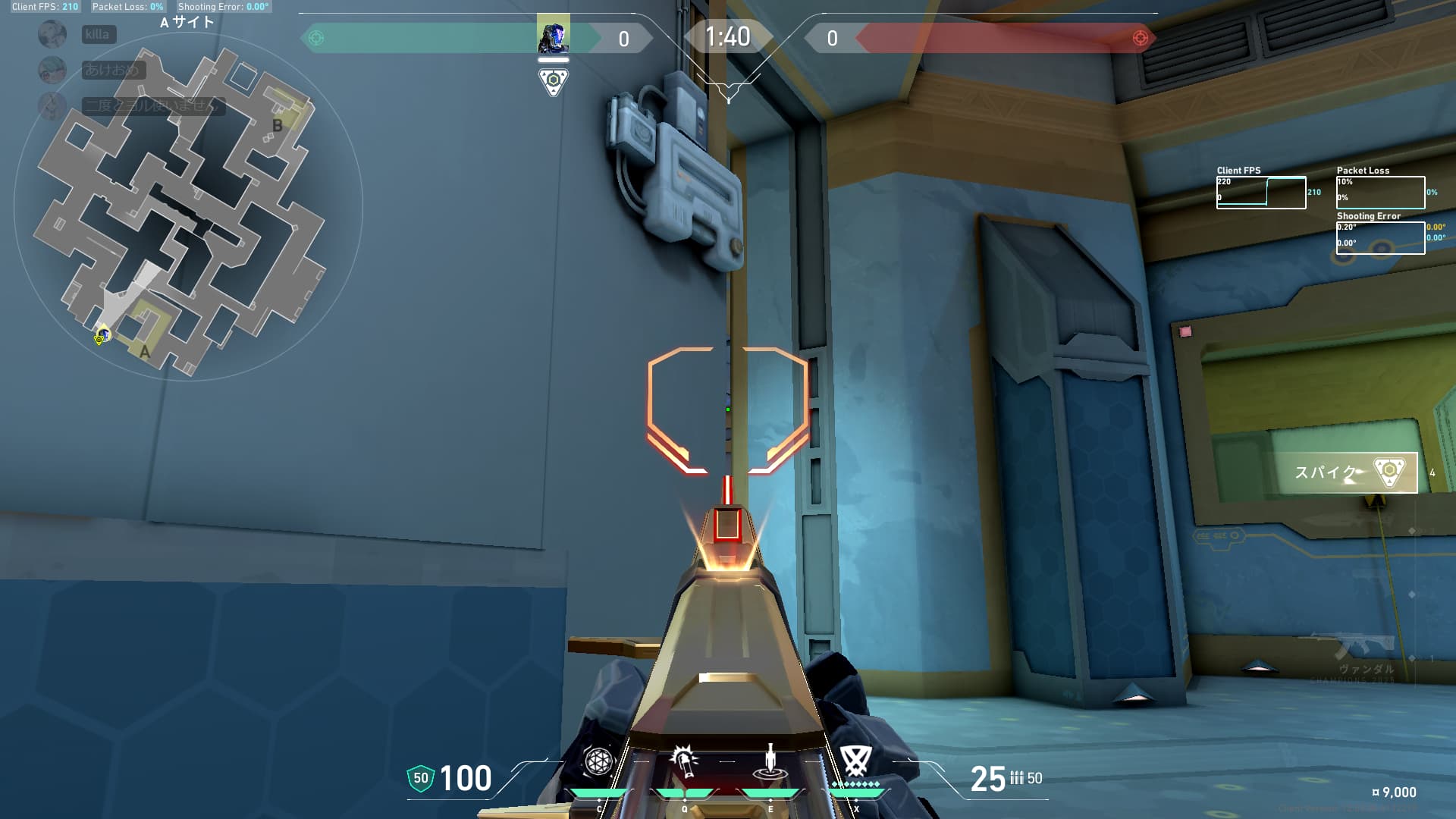Activate the bursting fist ability icon
Image resolution: width=1456 pixels, height=819 pixels.
[x=684, y=761]
